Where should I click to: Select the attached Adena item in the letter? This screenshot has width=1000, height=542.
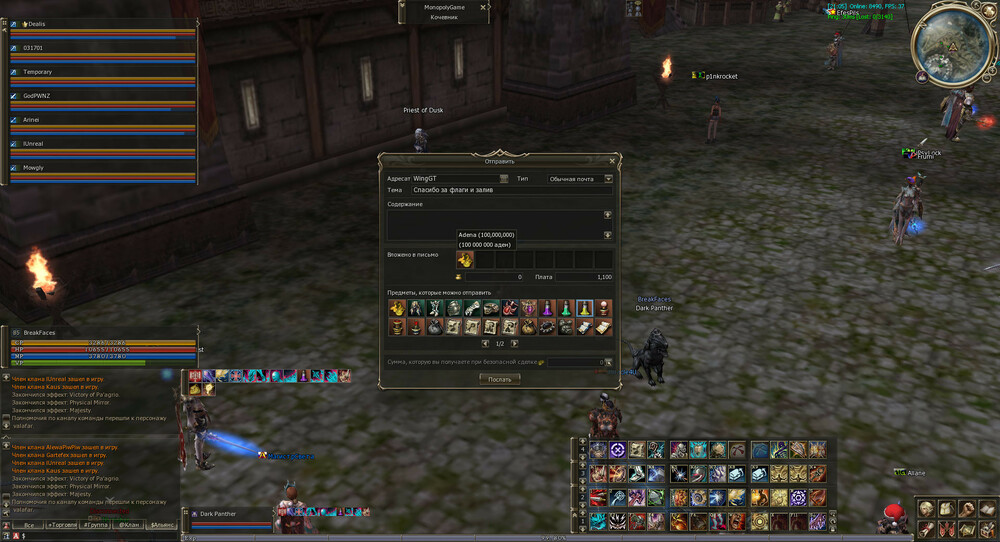465,260
